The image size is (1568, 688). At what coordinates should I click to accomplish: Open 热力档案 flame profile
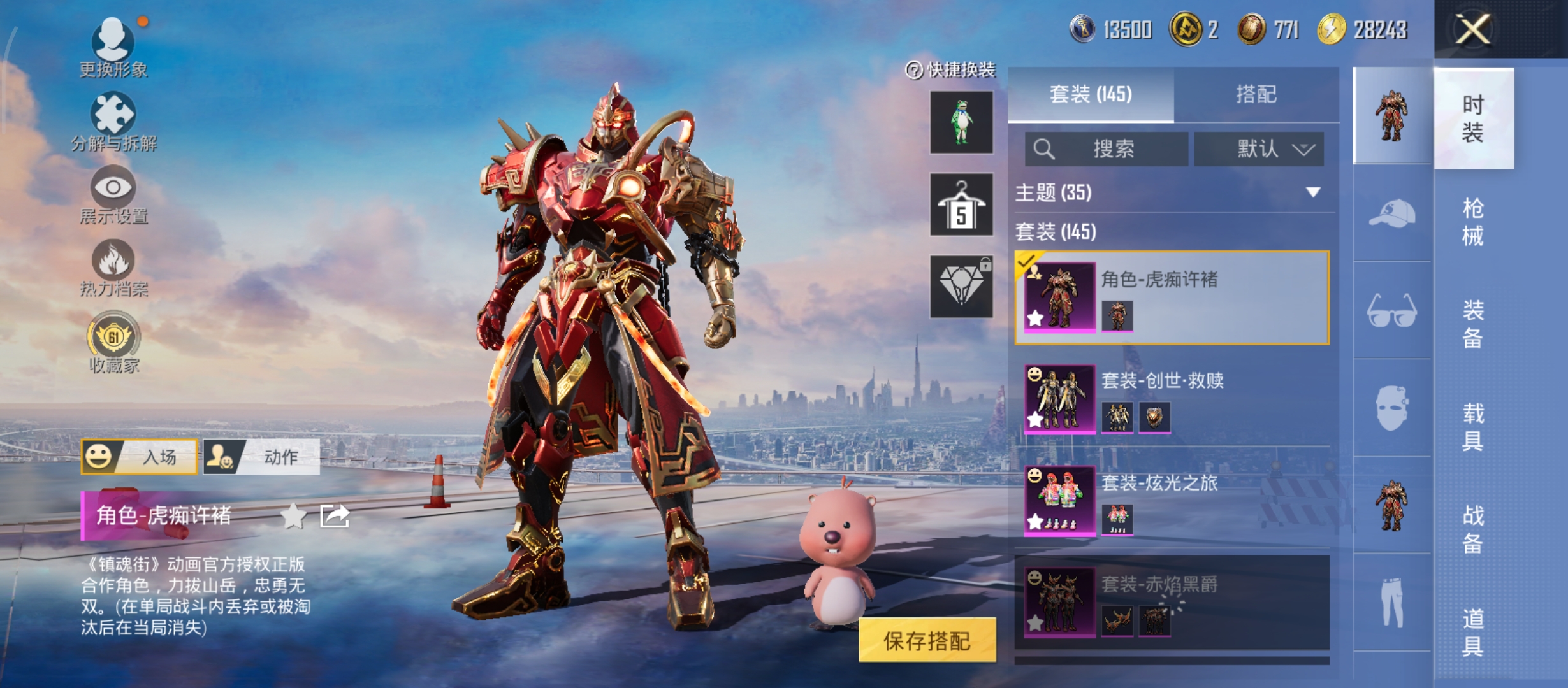point(113,268)
